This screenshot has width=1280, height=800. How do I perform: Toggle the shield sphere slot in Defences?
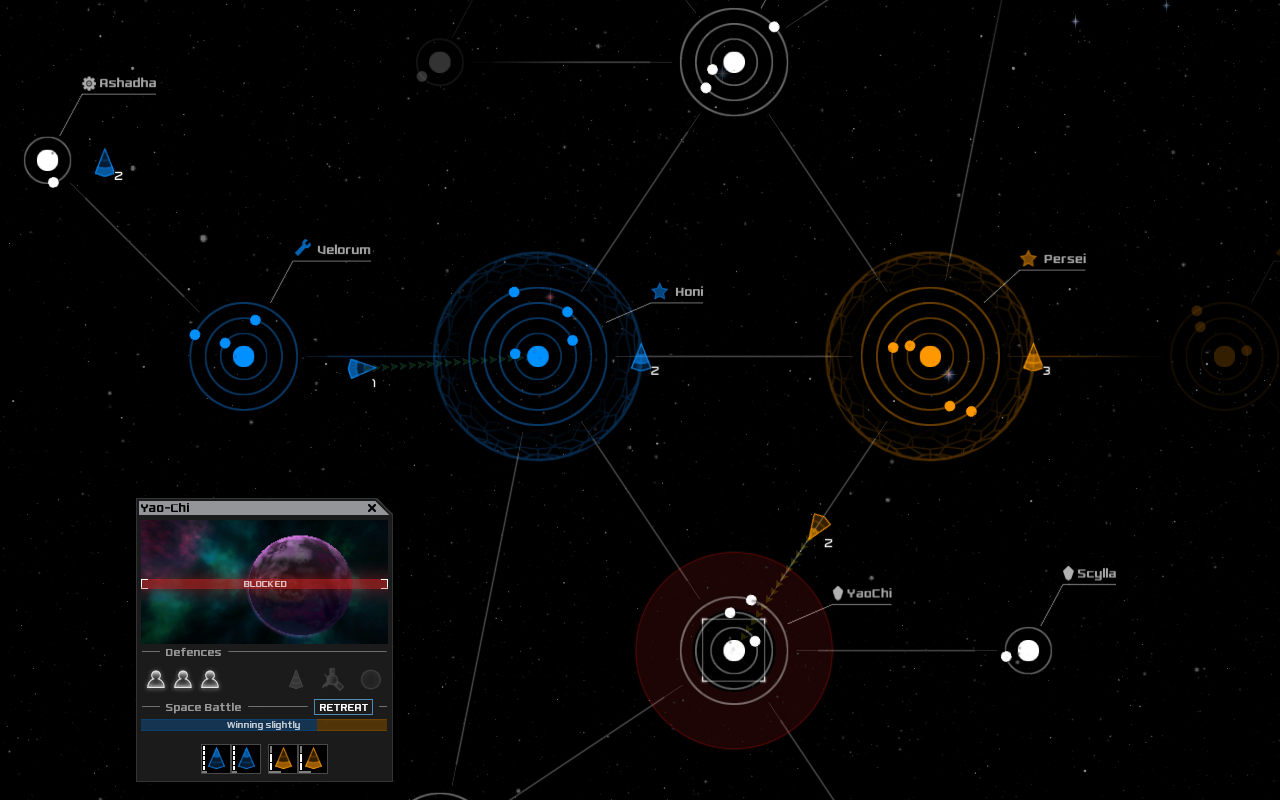pos(370,679)
